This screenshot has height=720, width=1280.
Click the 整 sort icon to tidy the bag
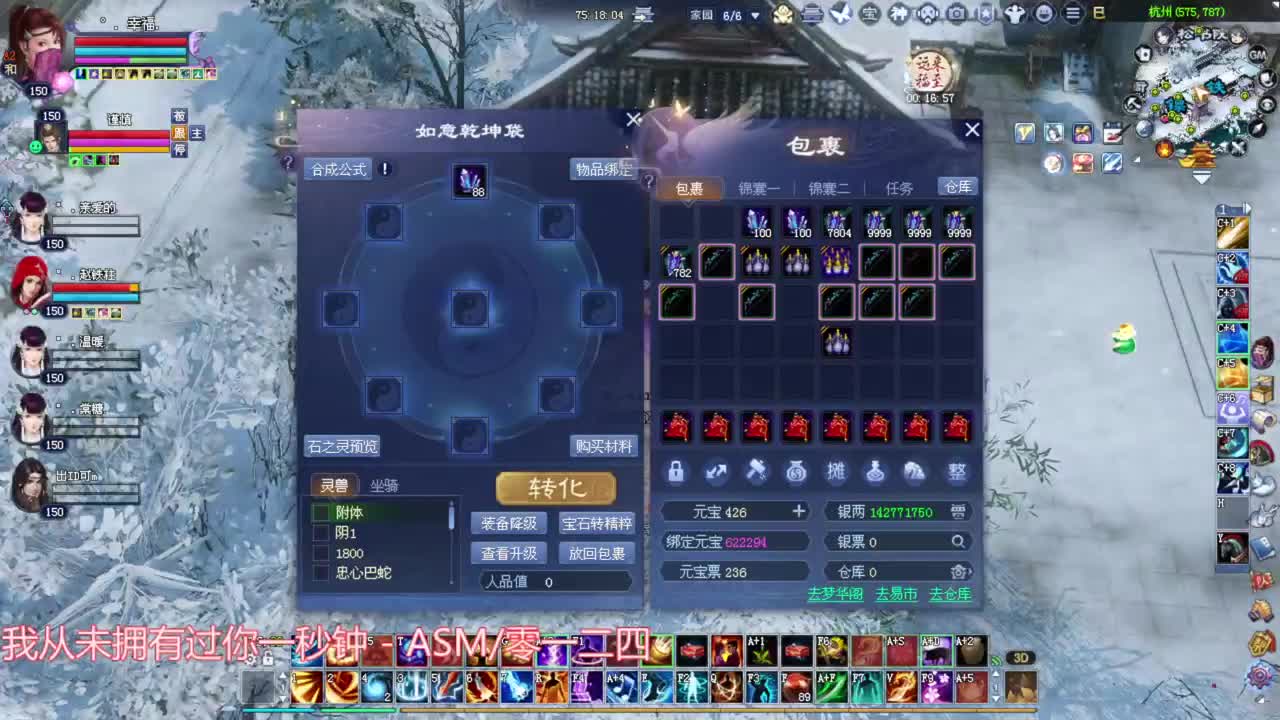pos(956,472)
